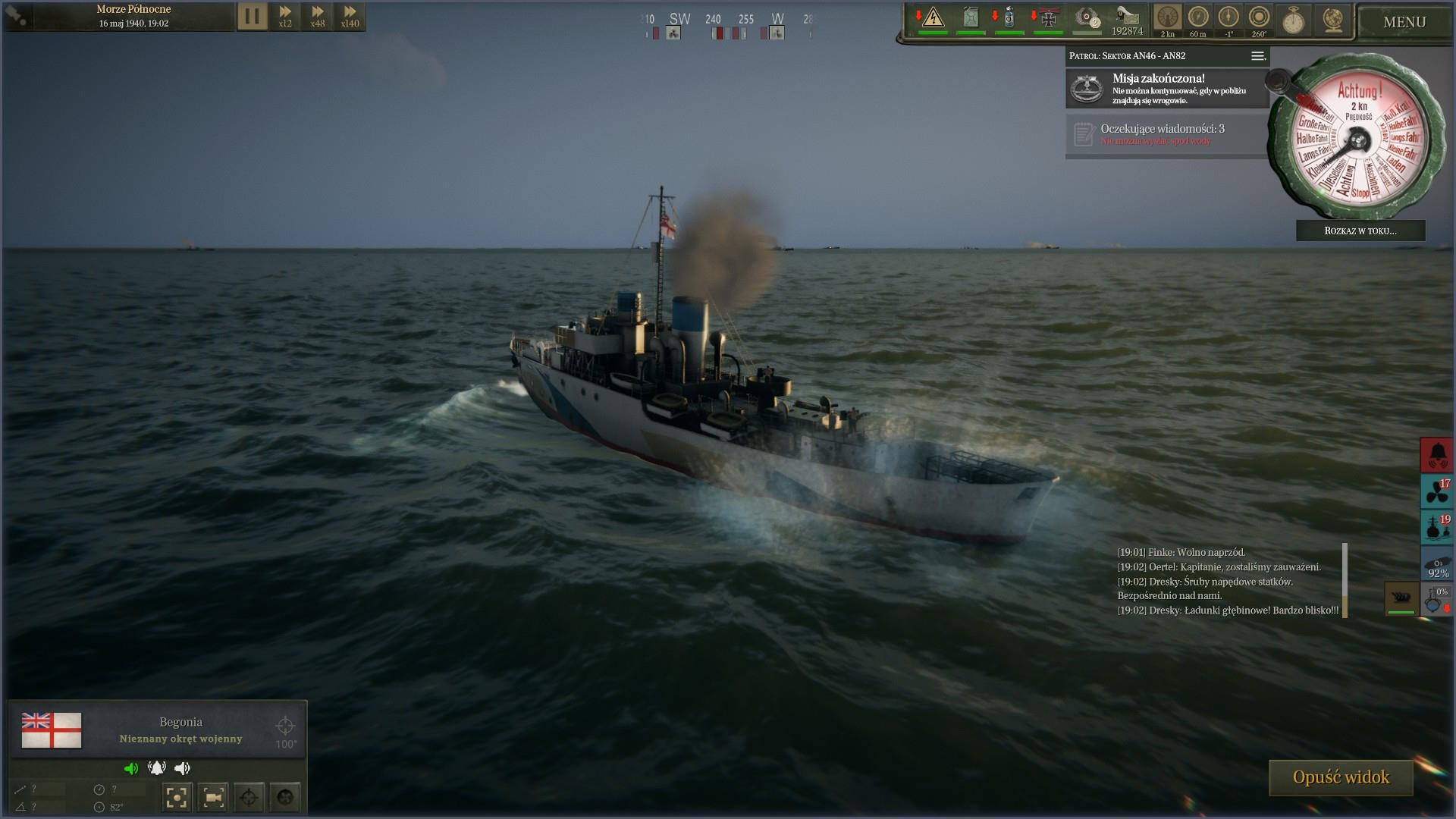Leave view with Opuść widok button
Image resolution: width=1456 pixels, height=819 pixels.
1340,777
